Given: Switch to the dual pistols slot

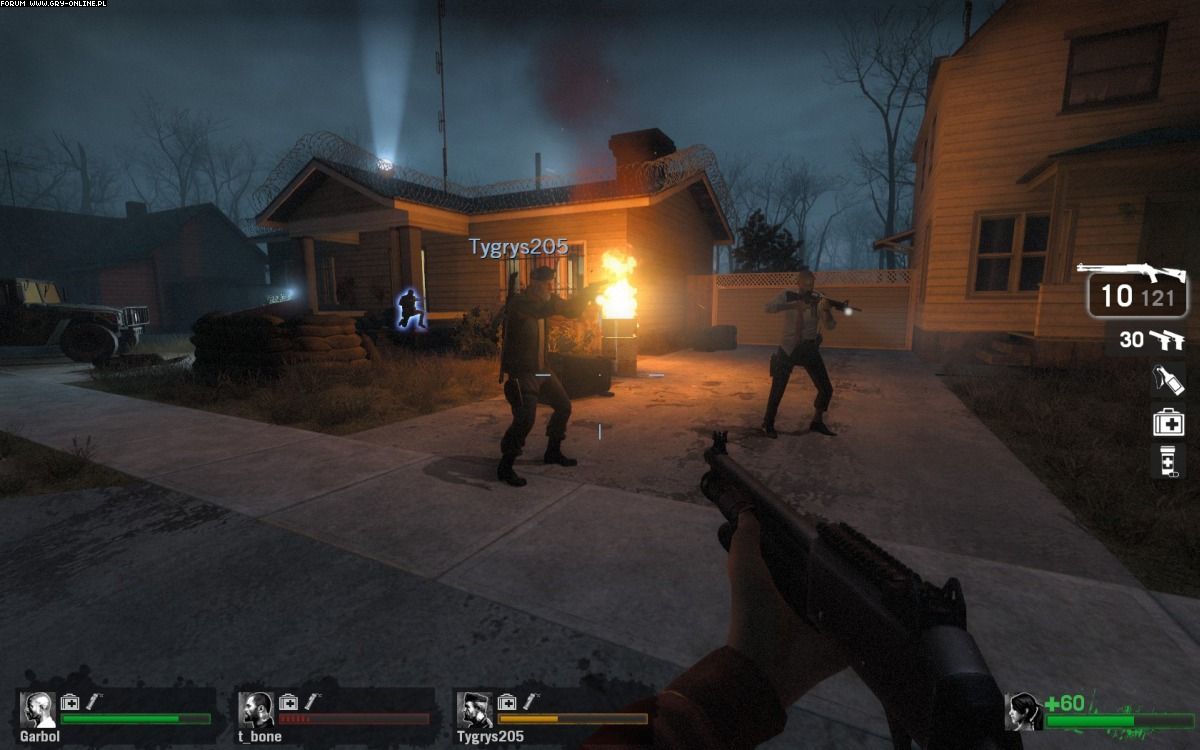Looking at the screenshot, I should pos(1165,340).
